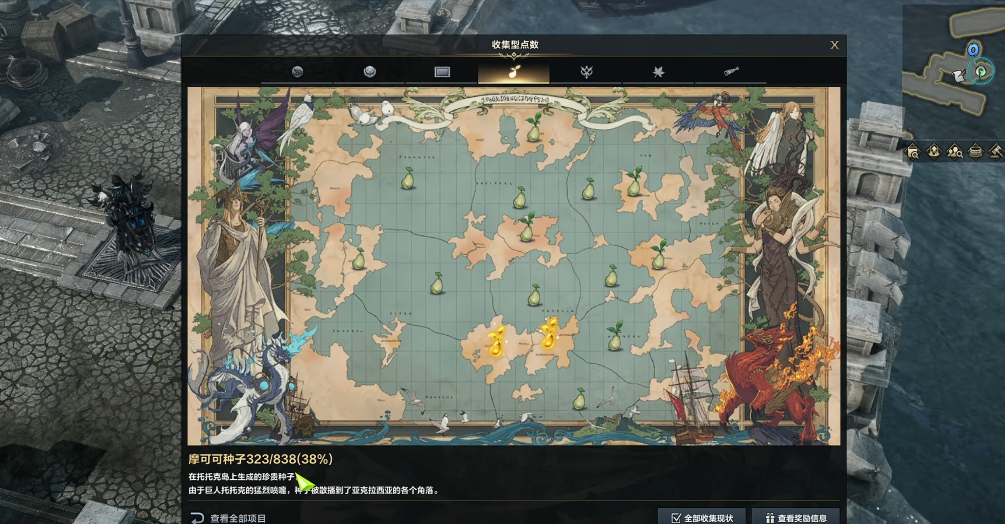Select the glowing golden seed on the map
Screen dimensions: 1005x524
494,340
